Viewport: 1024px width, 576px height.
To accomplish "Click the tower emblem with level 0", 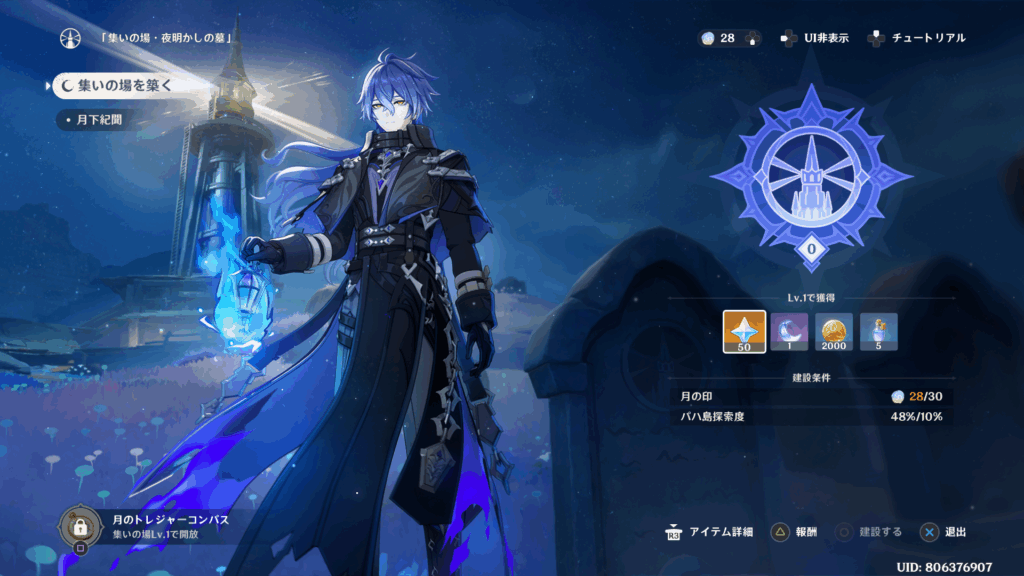I will pyautogui.click(x=811, y=180).
